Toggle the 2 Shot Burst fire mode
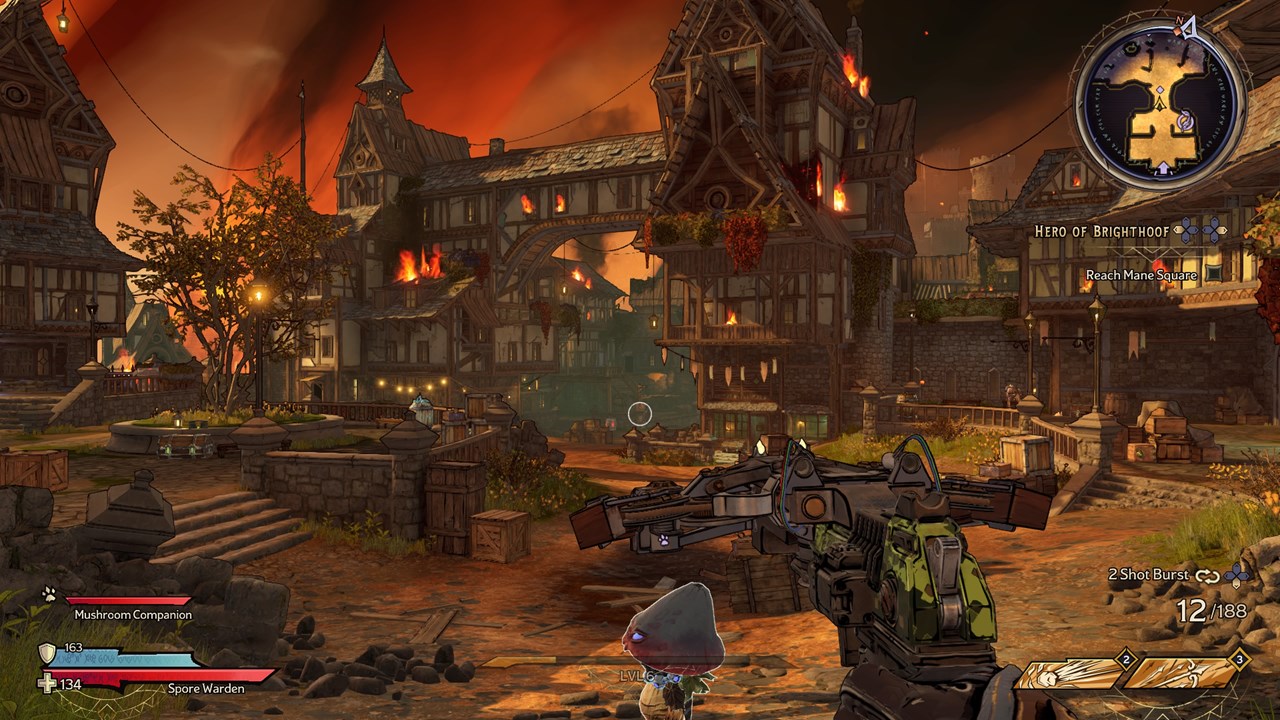The image size is (1280, 720). tap(1148, 575)
